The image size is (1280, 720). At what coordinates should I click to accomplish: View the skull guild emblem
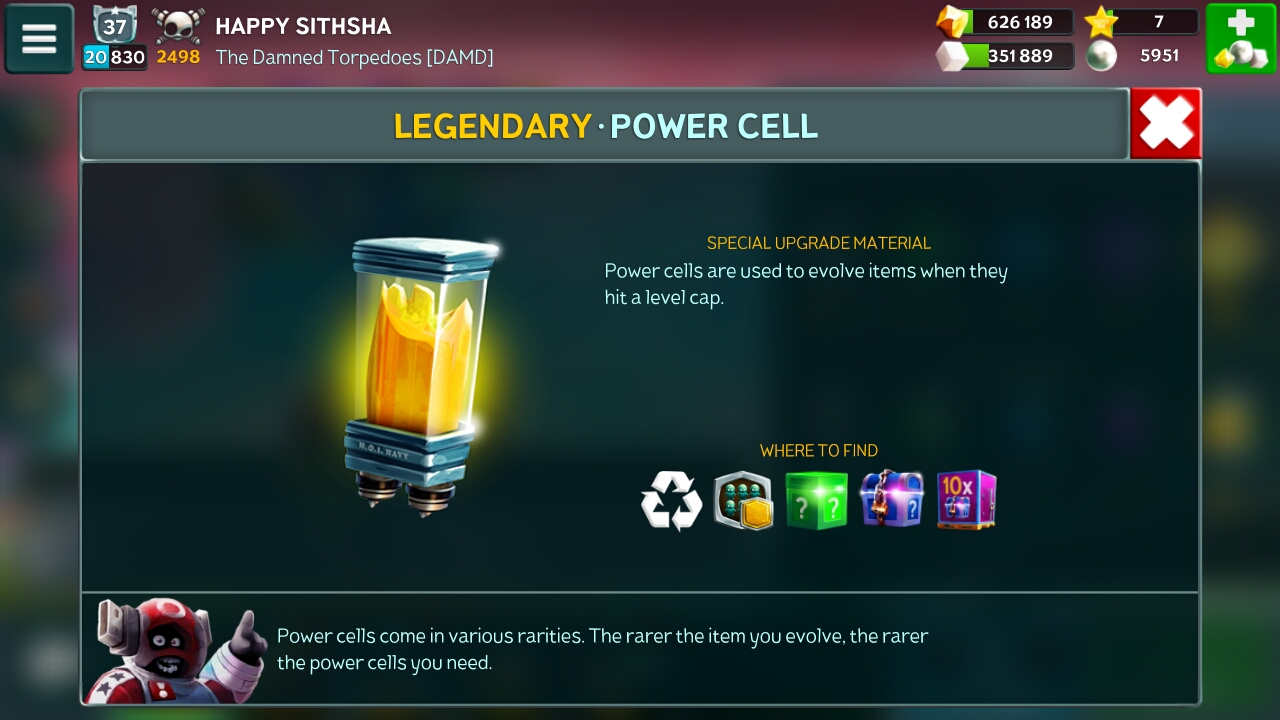coord(178,26)
